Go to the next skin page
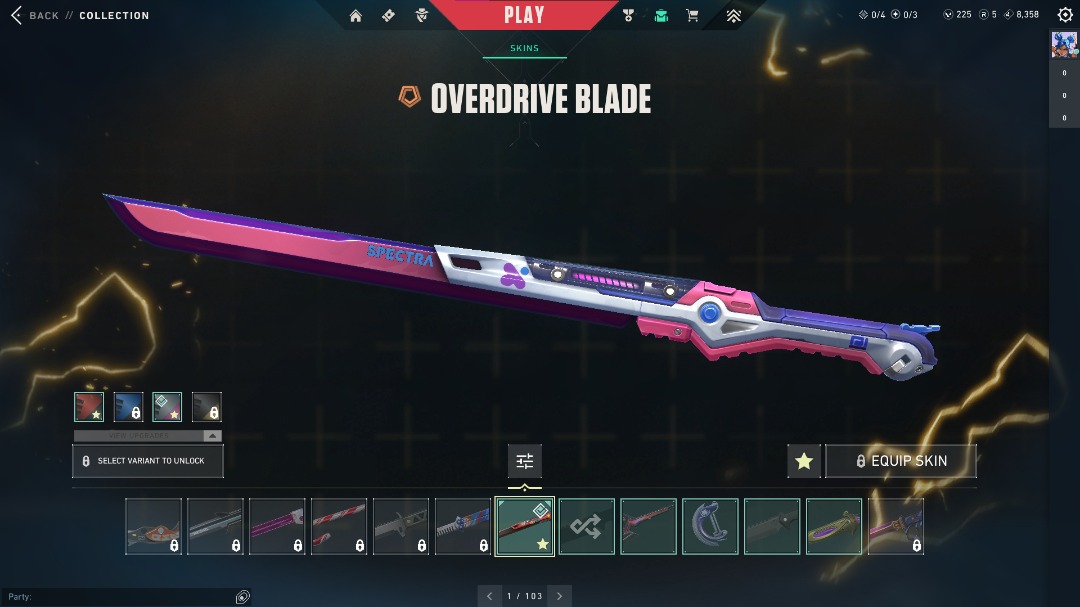Image resolution: width=1080 pixels, height=607 pixels. coord(560,596)
